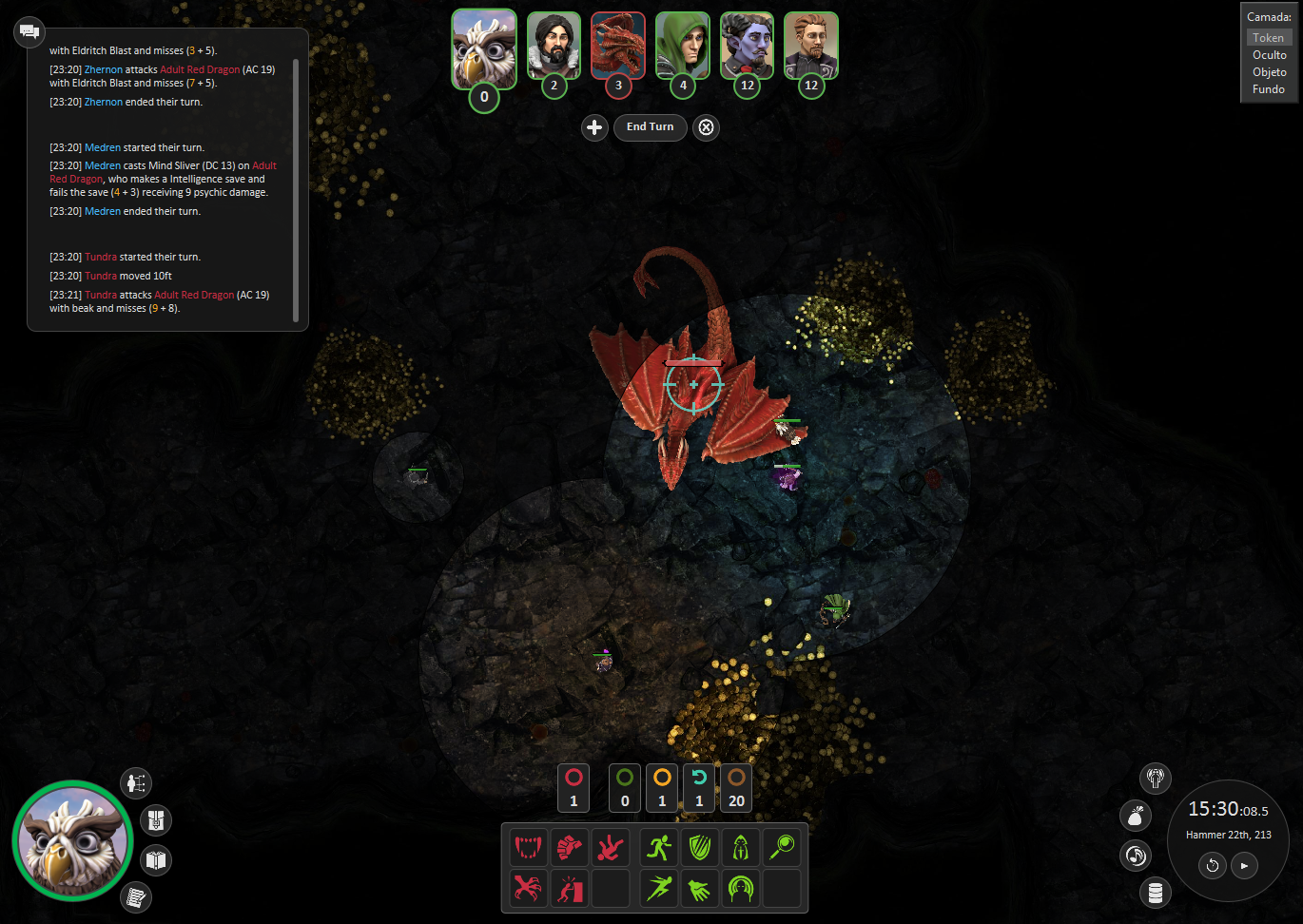This screenshot has height=924, width=1303.
Task: Use the red fanged bite attack
Action: [x=528, y=847]
